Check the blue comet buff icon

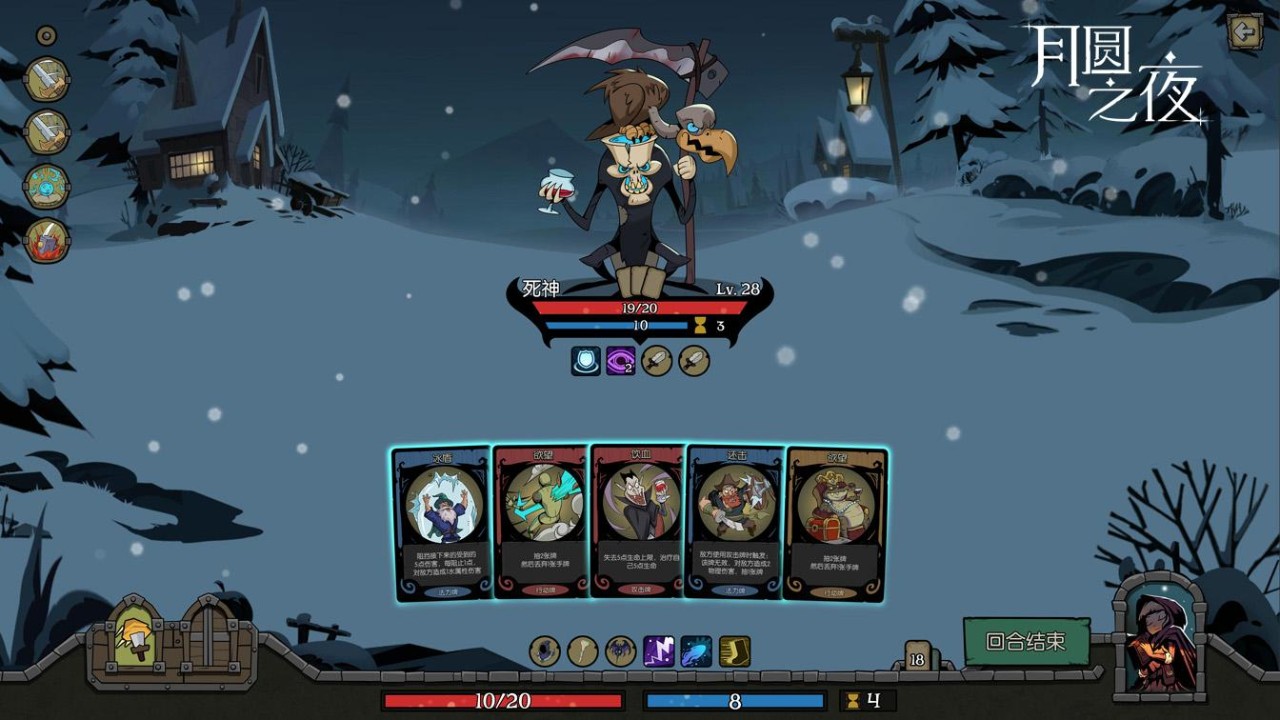point(696,652)
